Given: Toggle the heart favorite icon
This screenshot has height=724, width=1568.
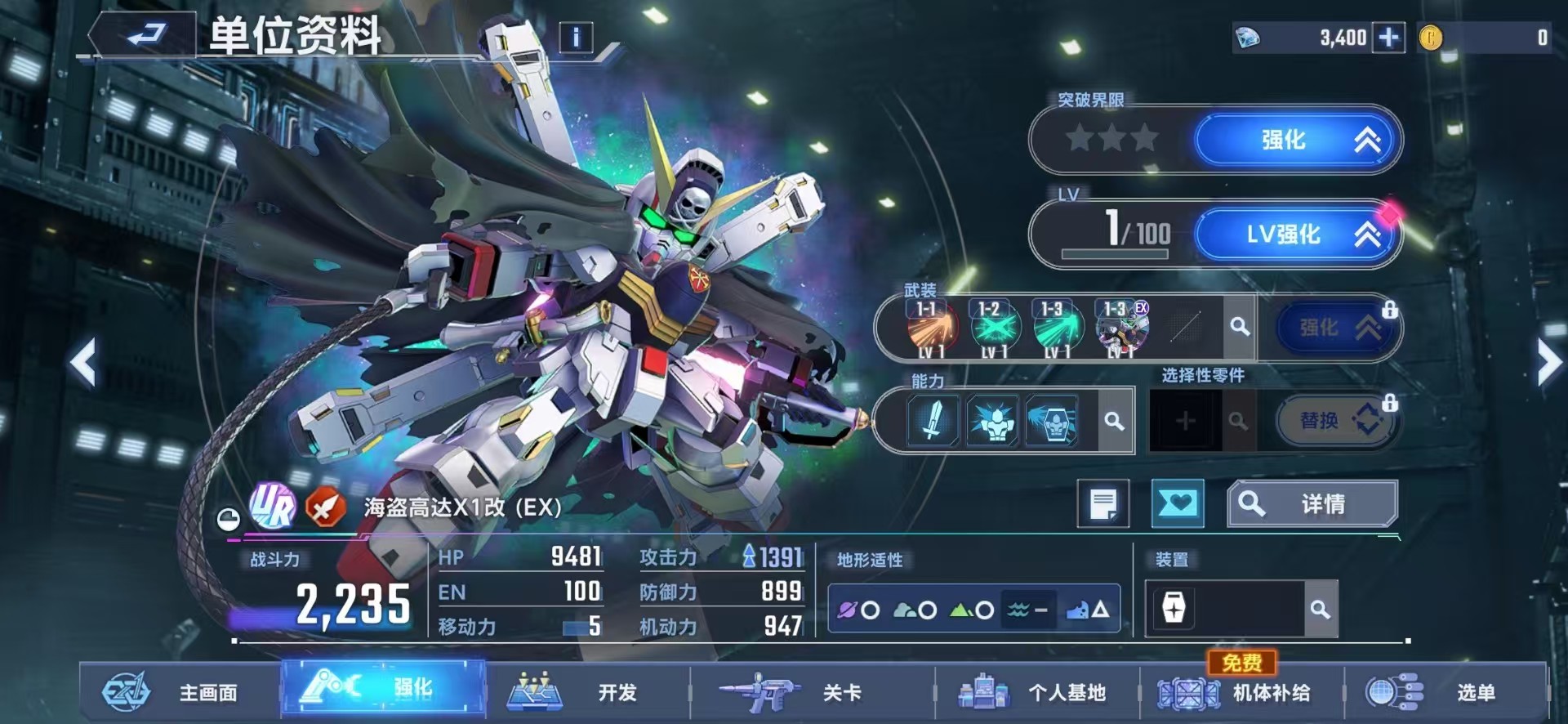Looking at the screenshot, I should (1177, 503).
